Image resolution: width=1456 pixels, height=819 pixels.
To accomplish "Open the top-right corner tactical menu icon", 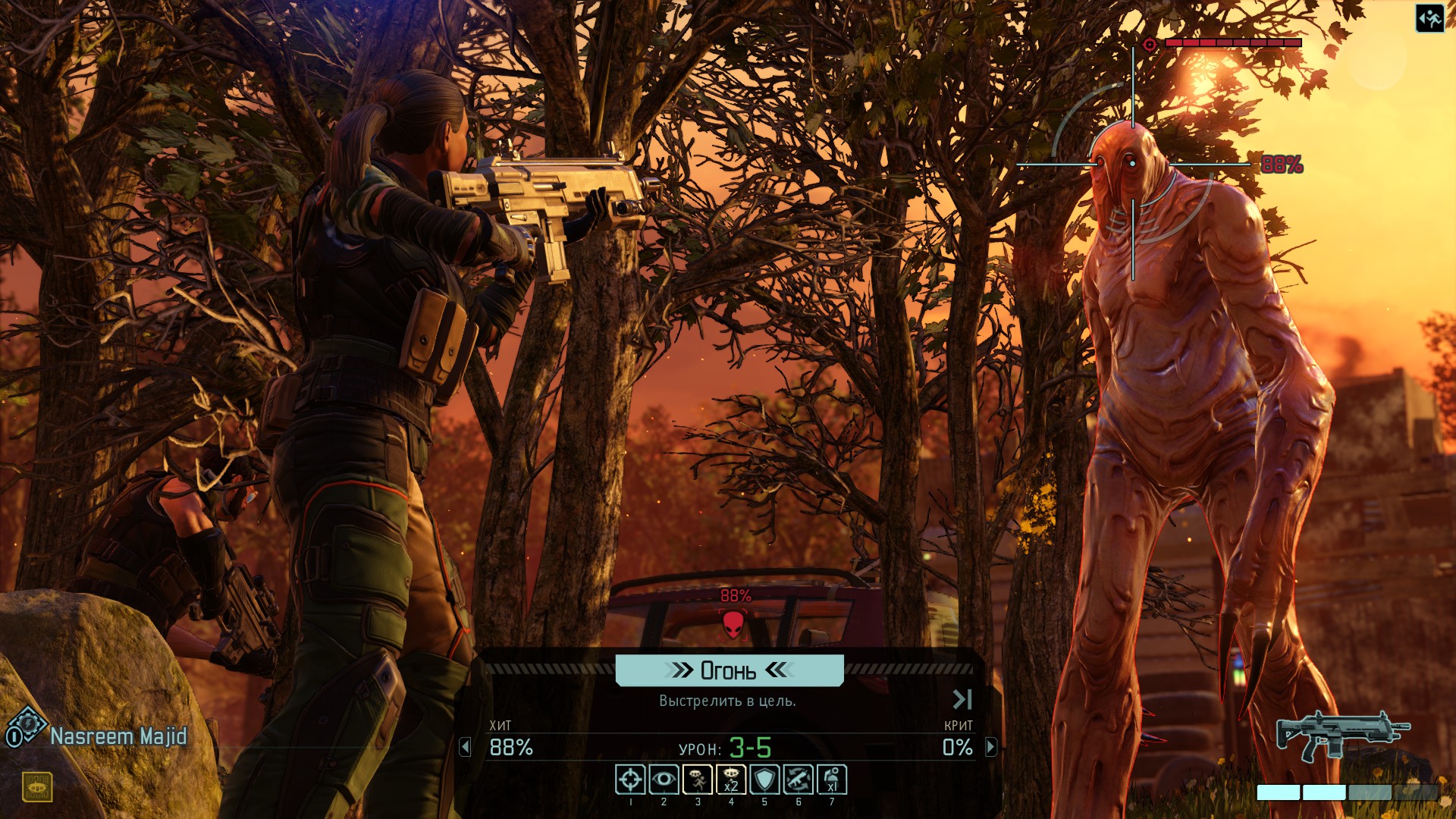I will (x=1429, y=19).
